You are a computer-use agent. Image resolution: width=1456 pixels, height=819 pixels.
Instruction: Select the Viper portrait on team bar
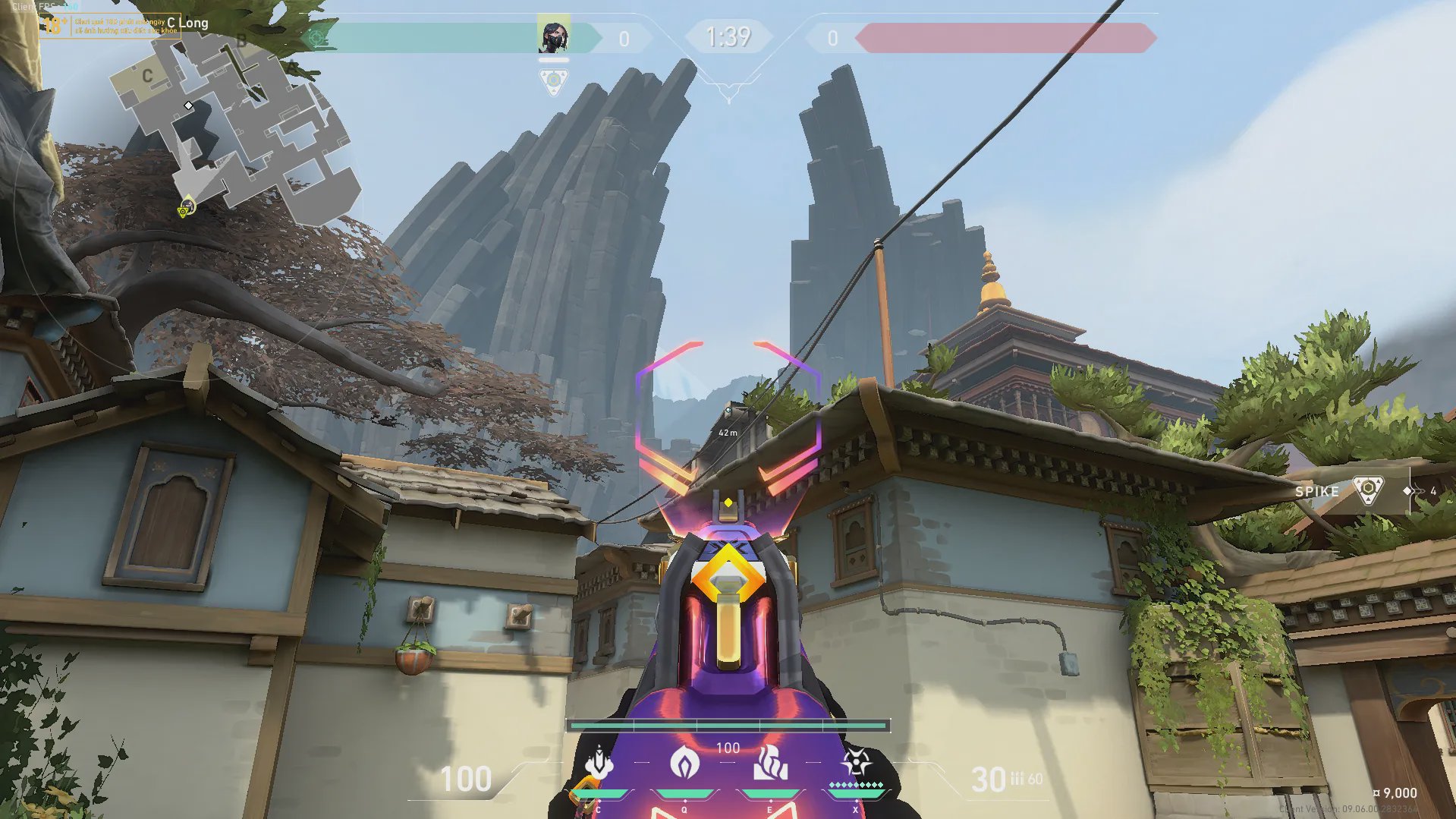tap(553, 36)
